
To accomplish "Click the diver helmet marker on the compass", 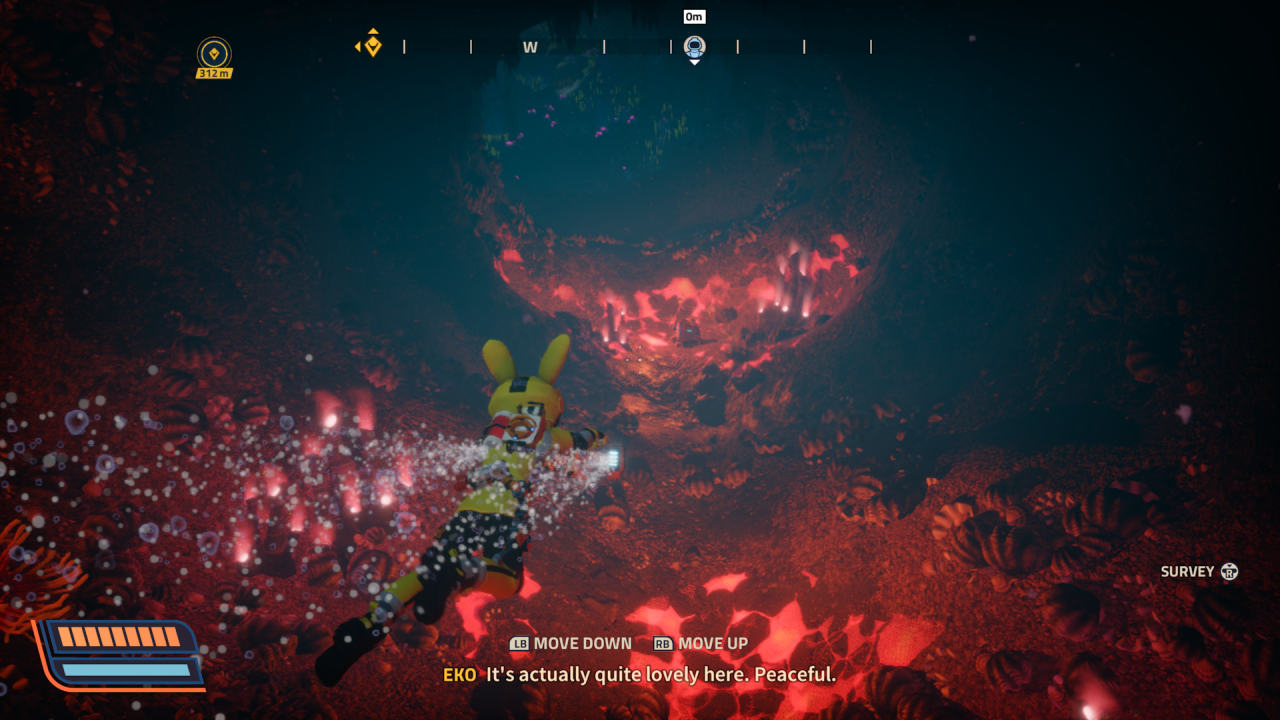I will click(694, 46).
